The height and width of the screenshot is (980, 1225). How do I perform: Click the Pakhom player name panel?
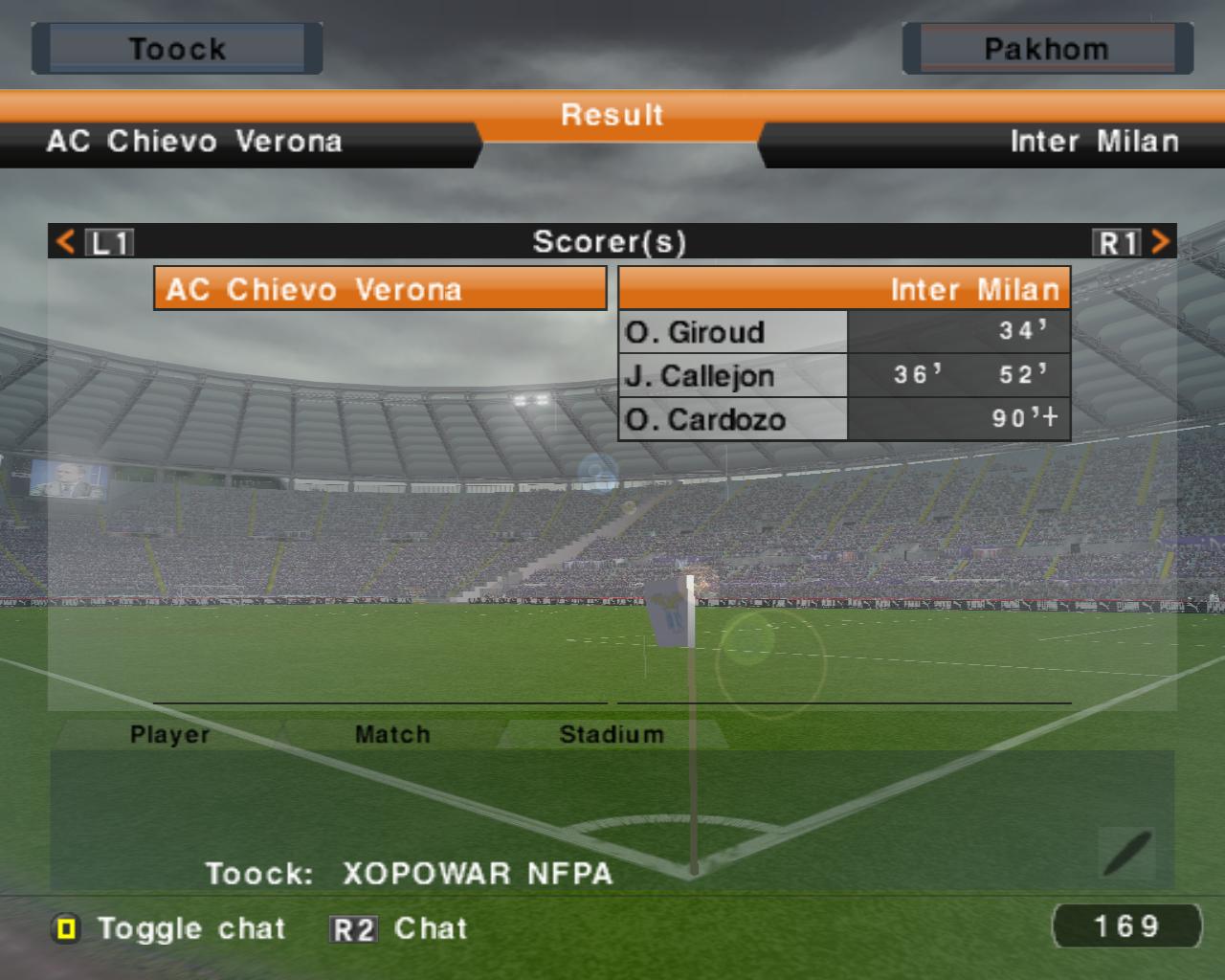coord(1047,49)
